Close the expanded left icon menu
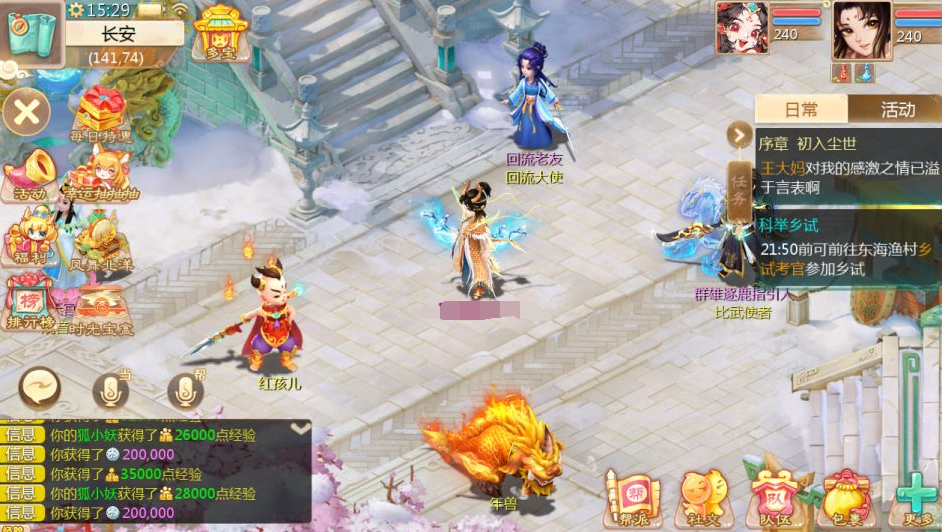The width and height of the screenshot is (942, 532). pos(27,112)
